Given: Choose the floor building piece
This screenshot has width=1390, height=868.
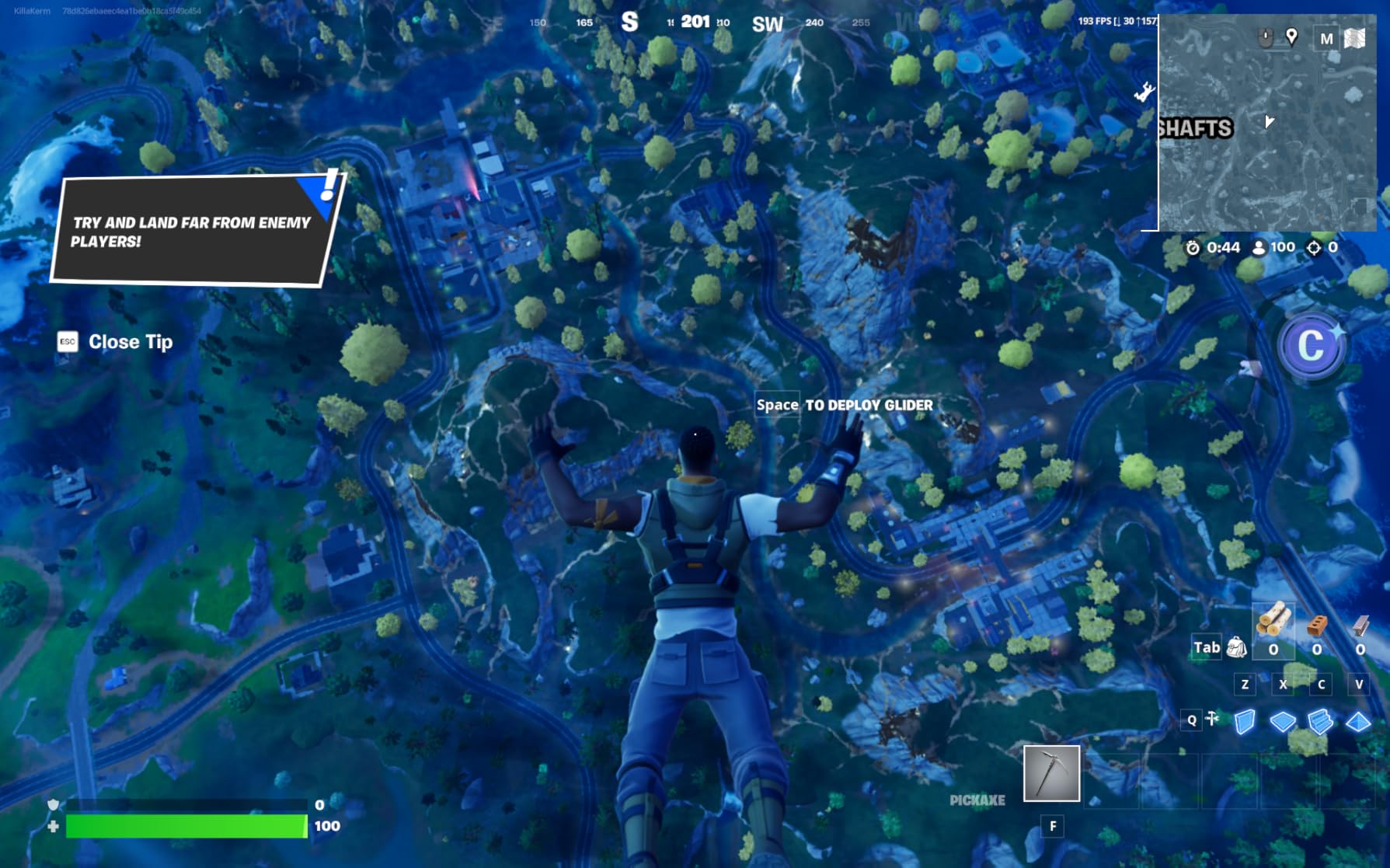Looking at the screenshot, I should [1283, 722].
